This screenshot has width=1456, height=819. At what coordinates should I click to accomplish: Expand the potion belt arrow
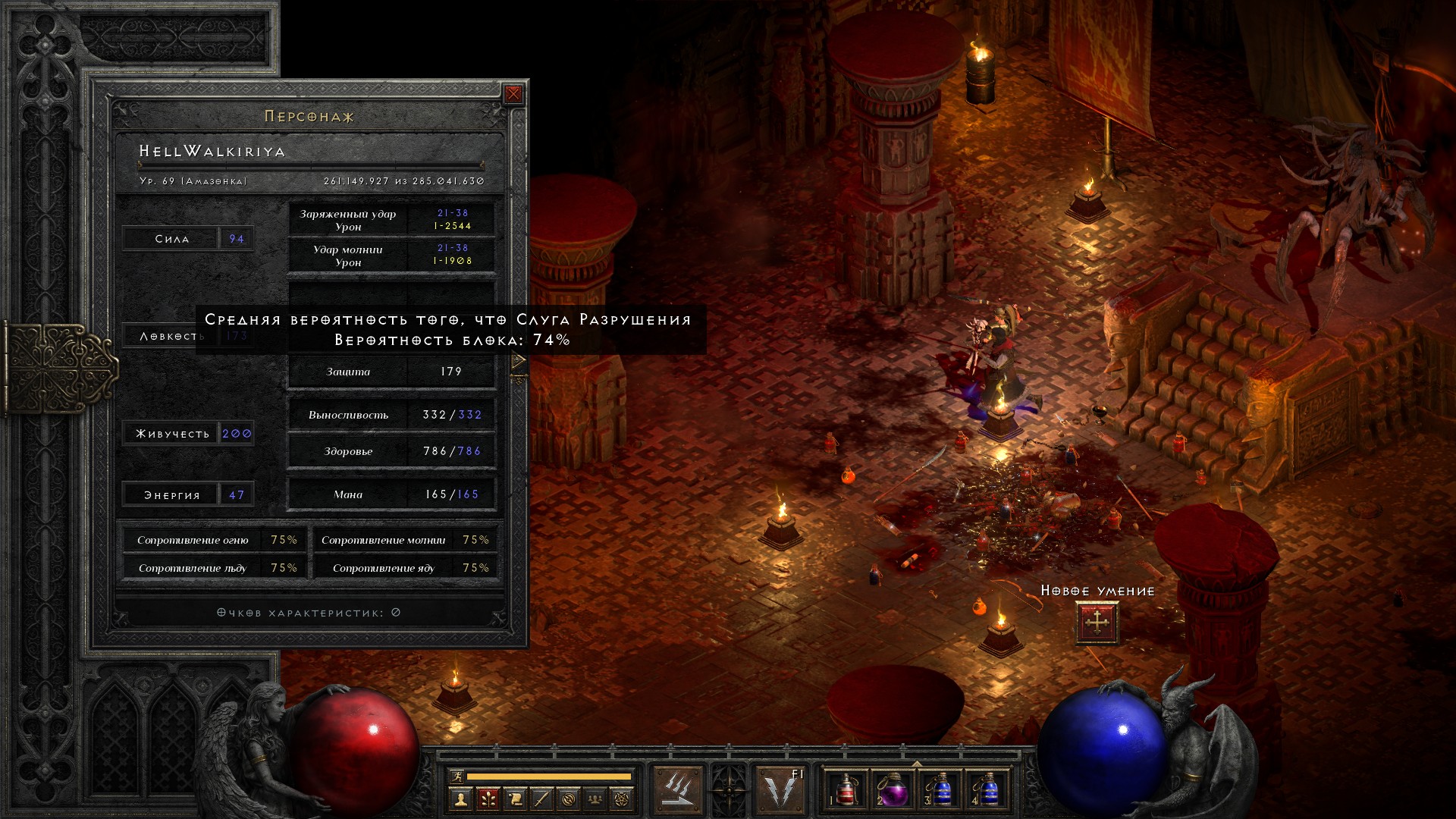[917, 764]
